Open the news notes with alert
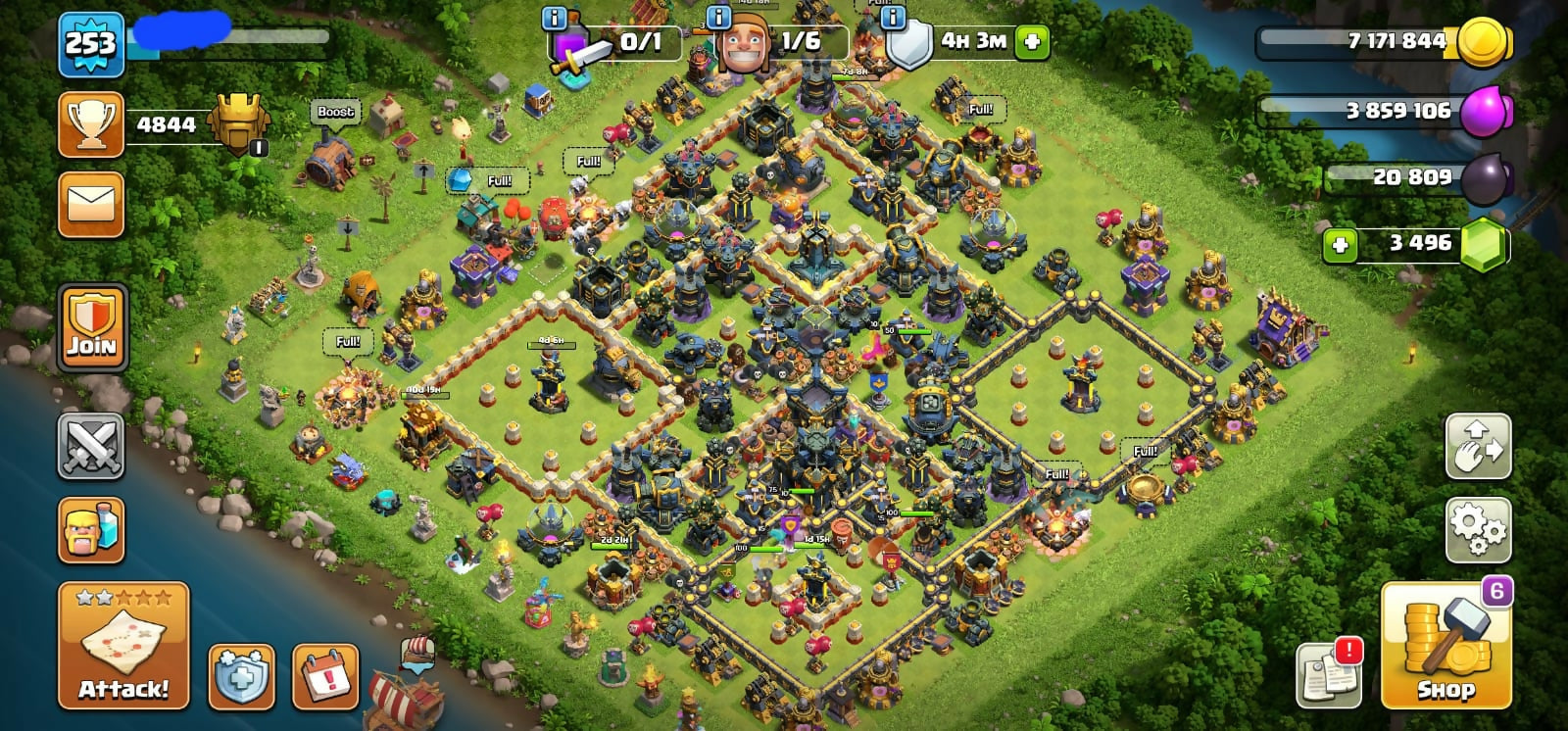Screen dimensions: 1568x731 [x=1328, y=674]
